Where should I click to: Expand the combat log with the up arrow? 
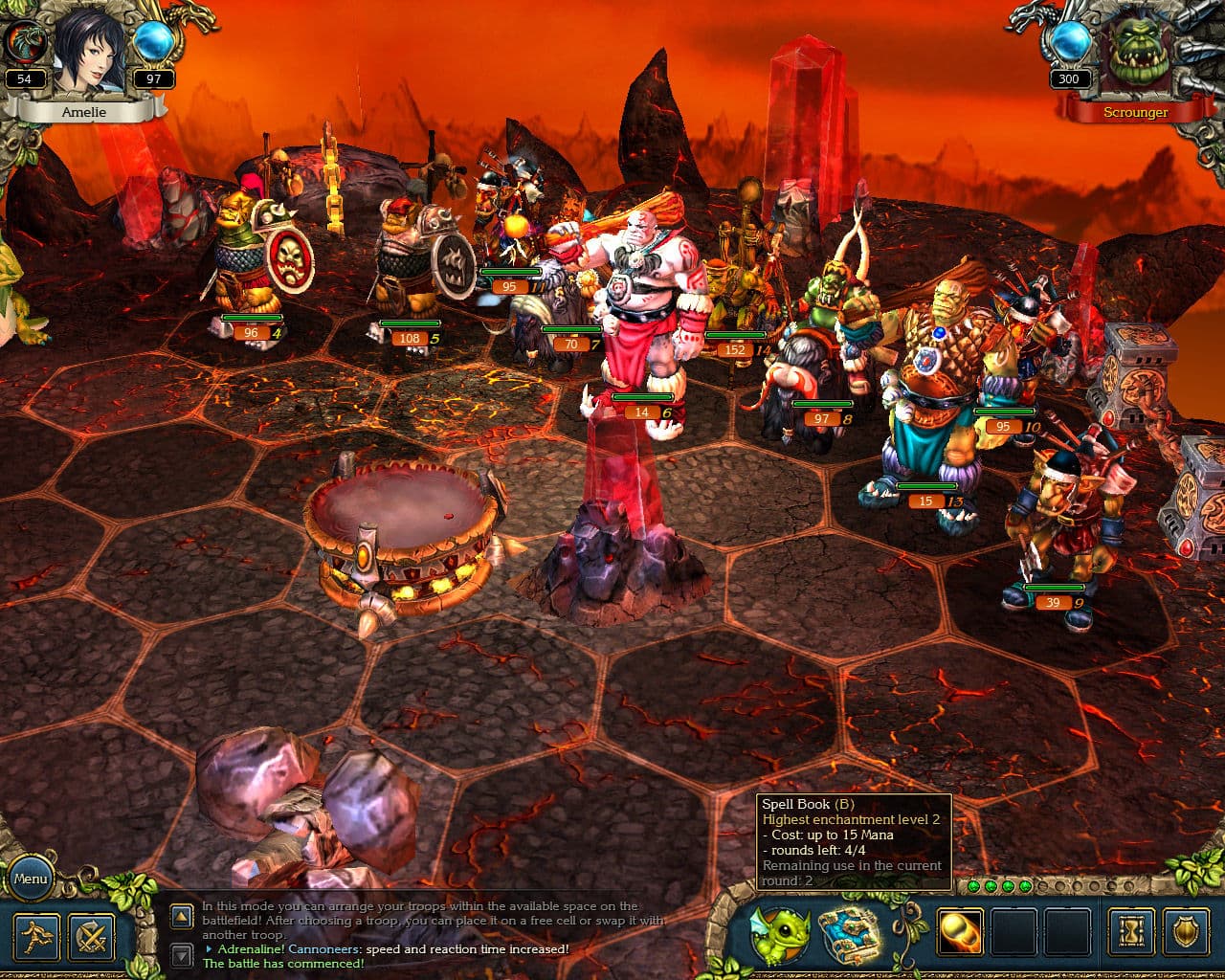[x=182, y=917]
